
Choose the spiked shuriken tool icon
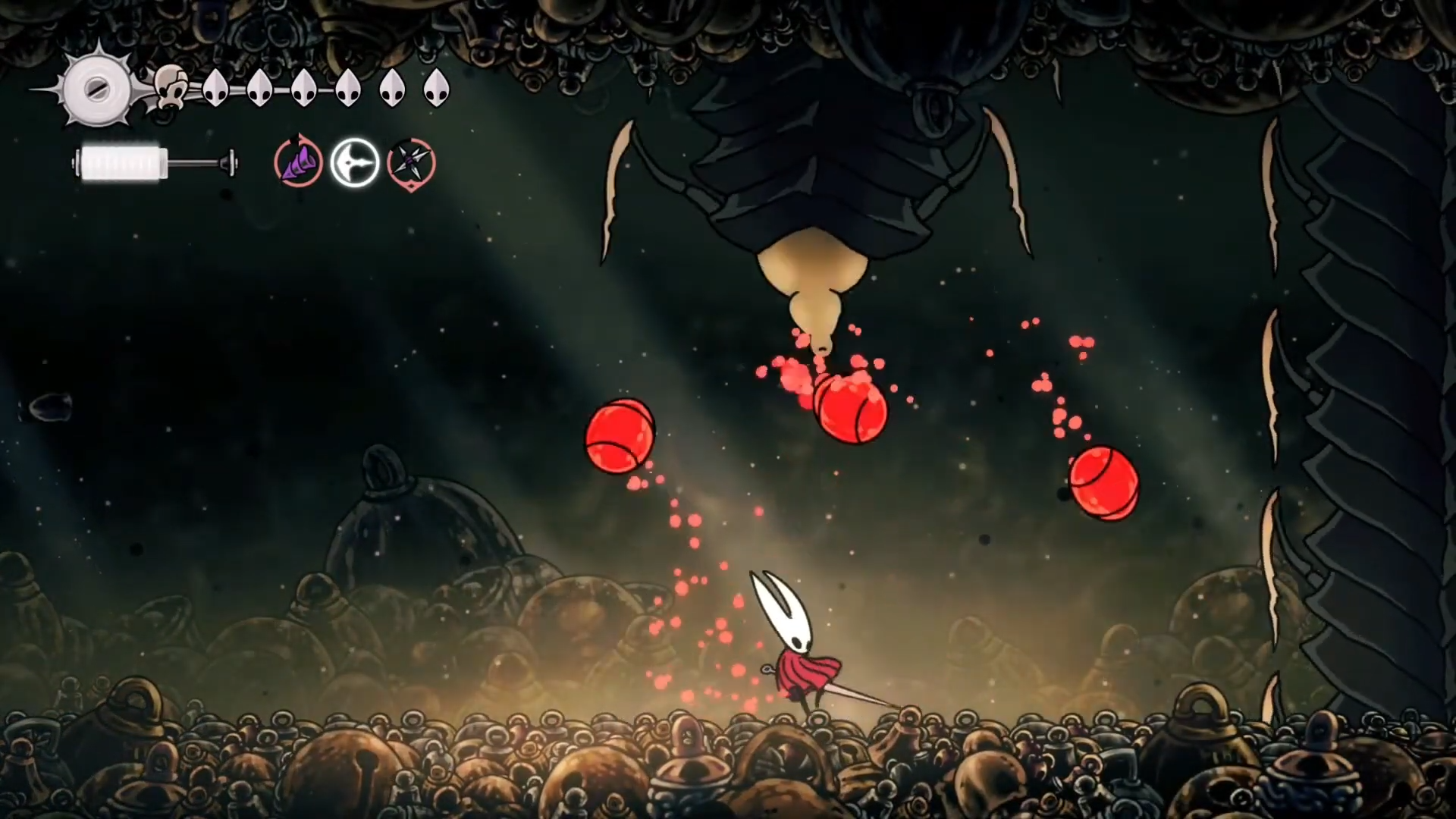[x=412, y=162]
